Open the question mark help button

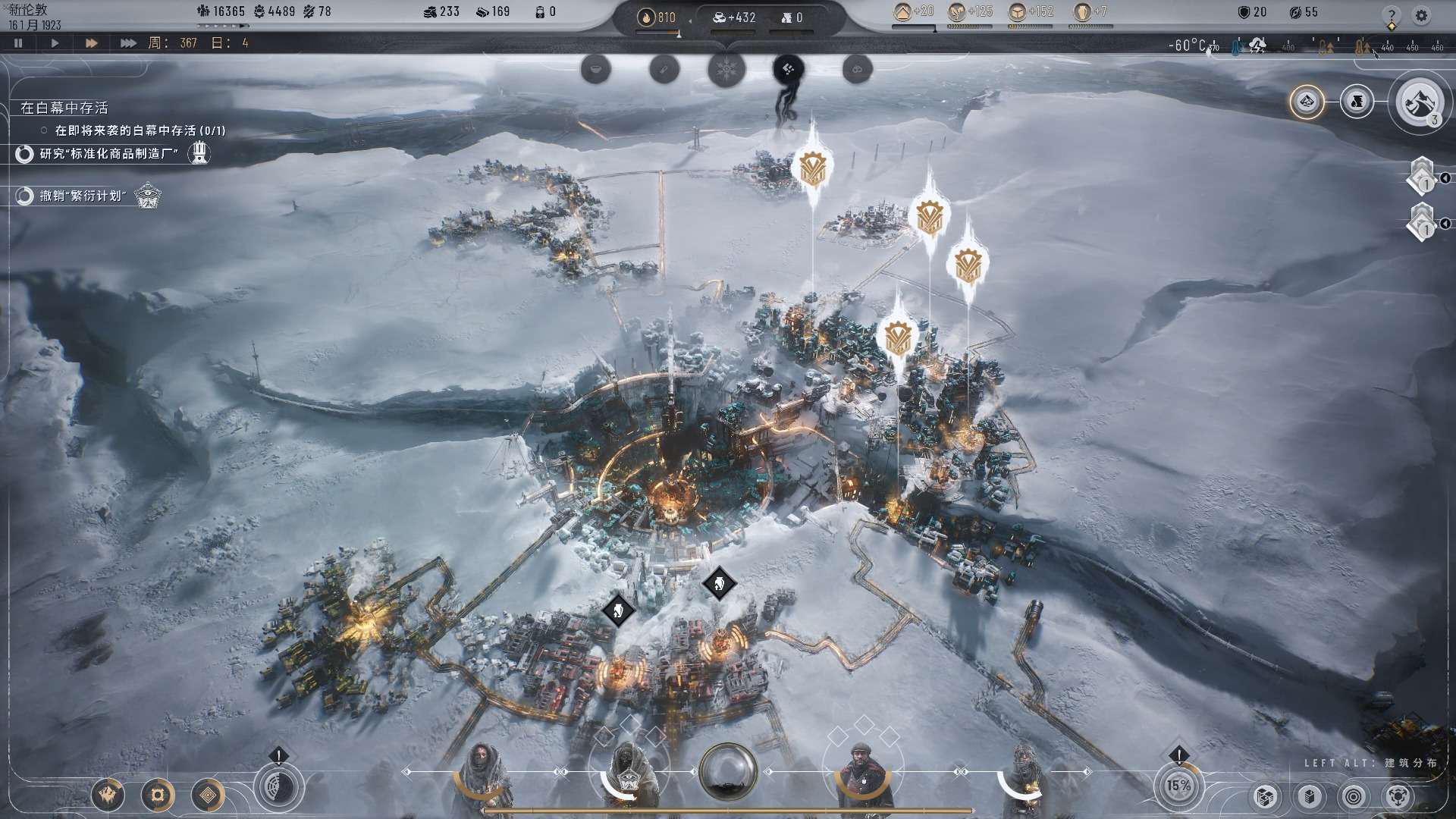click(x=1391, y=15)
